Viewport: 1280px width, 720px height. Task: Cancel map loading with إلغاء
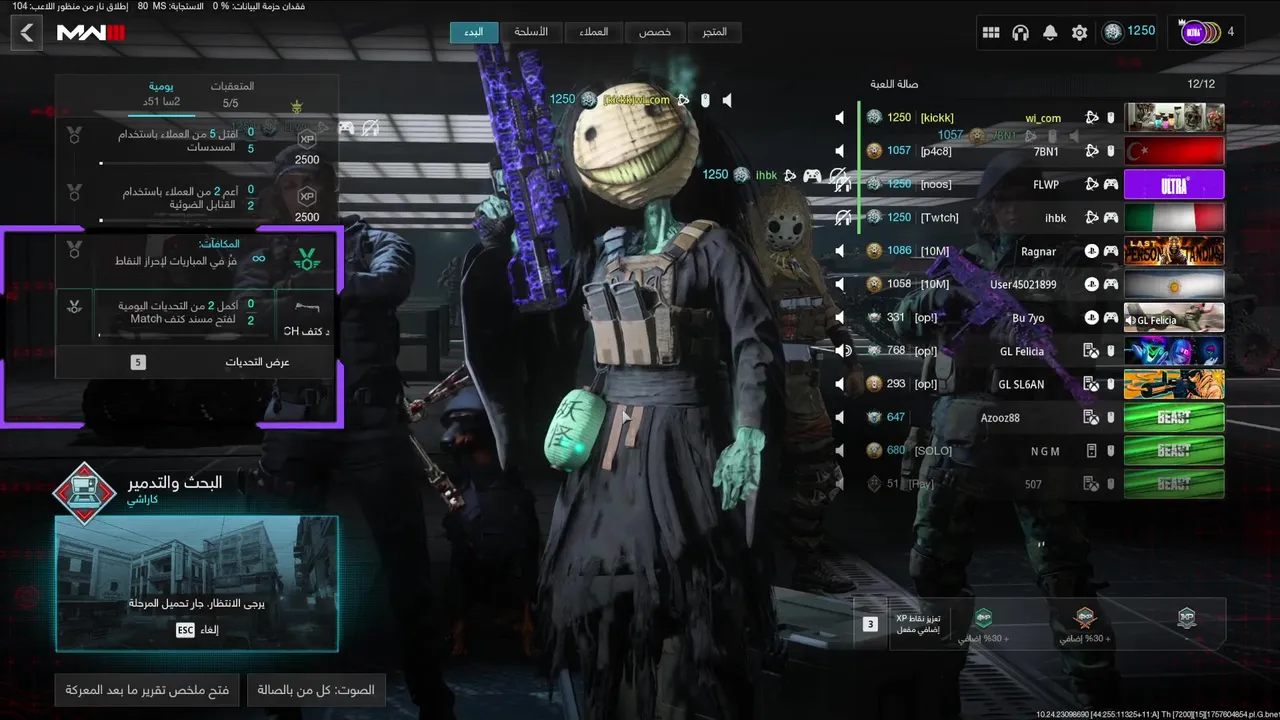pyautogui.click(x=197, y=630)
